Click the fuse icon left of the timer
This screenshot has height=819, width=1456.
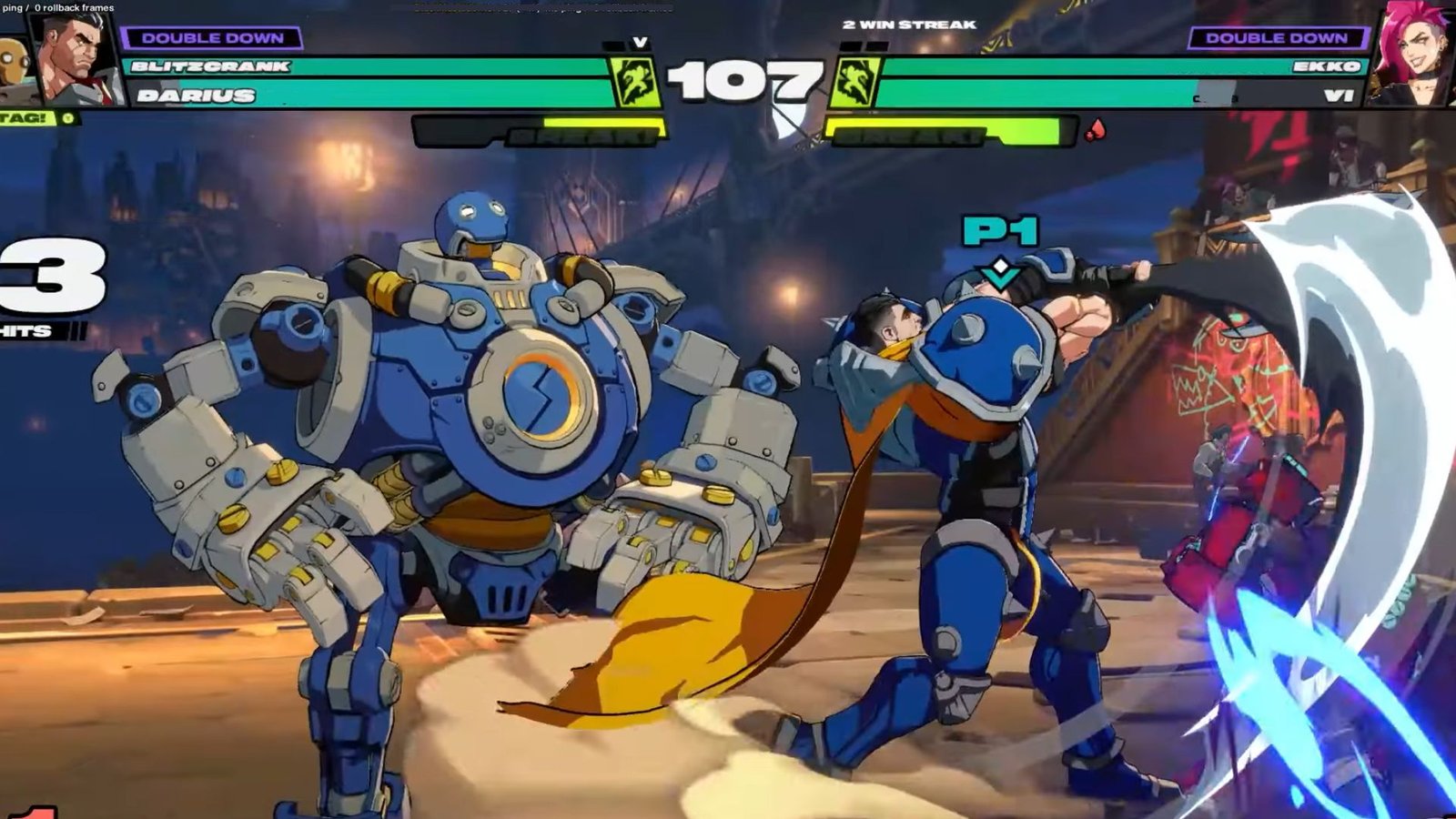637,82
